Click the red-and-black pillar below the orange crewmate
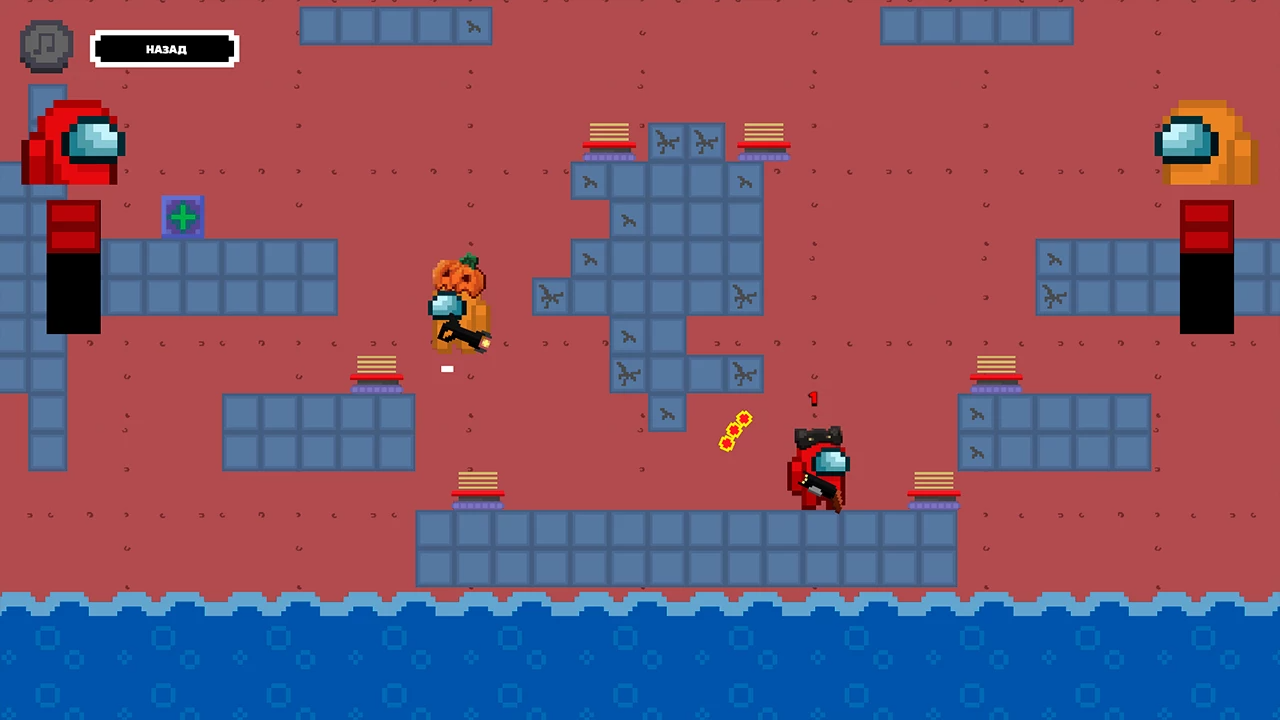This screenshot has width=1280, height=720. tap(1207, 265)
